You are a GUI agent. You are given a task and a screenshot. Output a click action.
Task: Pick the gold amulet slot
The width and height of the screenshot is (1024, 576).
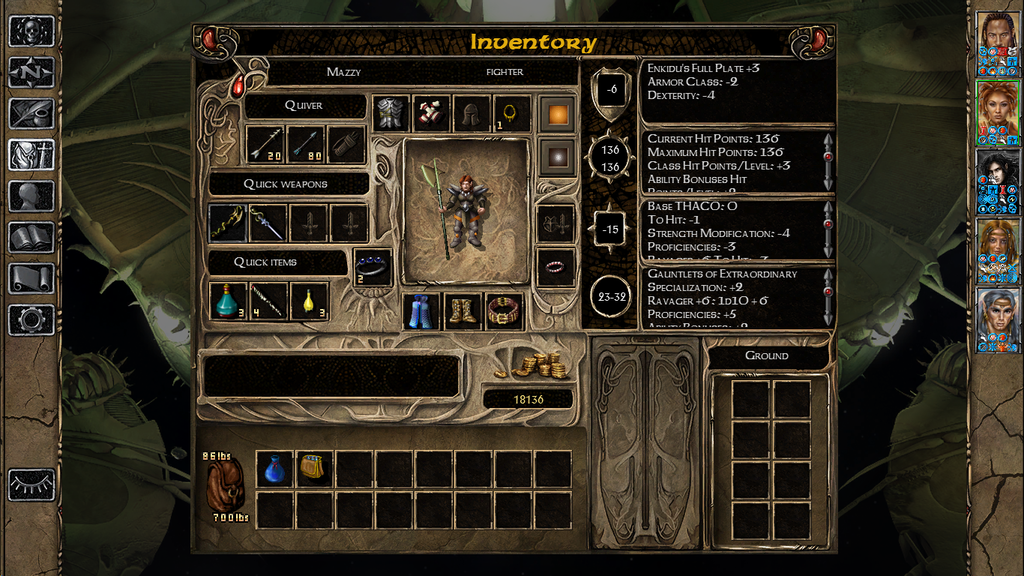pos(511,114)
